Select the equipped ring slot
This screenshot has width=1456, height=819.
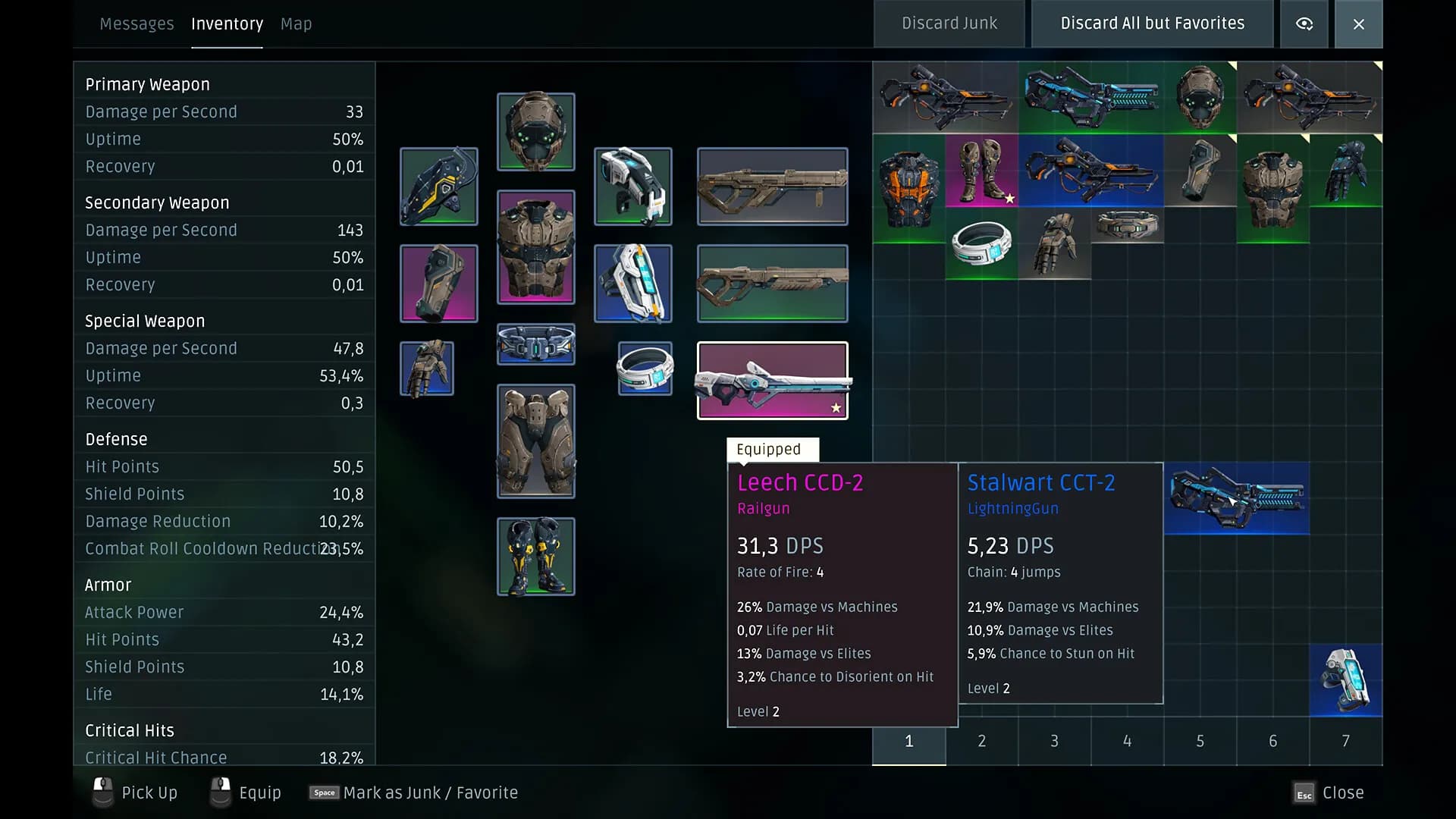(x=645, y=368)
